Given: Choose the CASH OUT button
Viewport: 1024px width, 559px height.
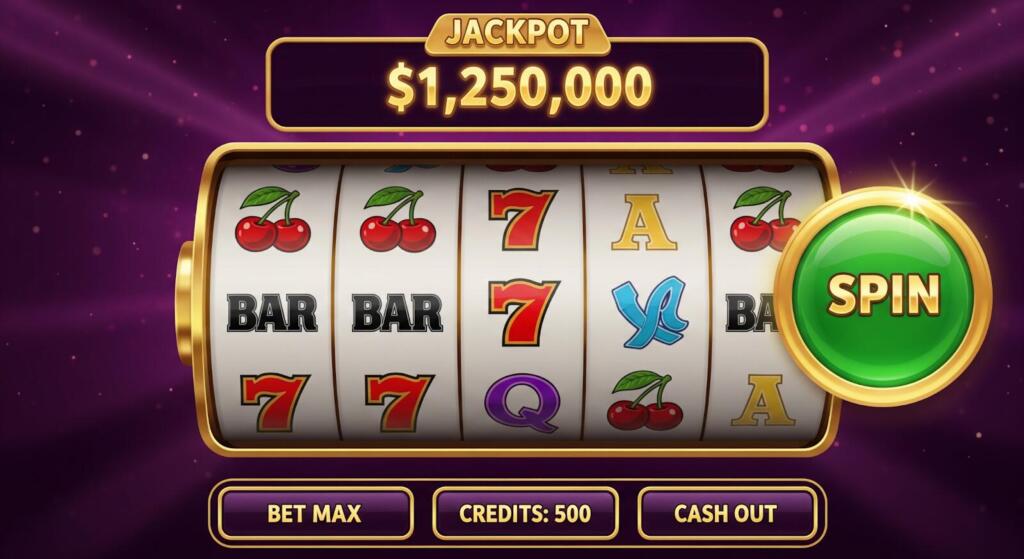Looking at the screenshot, I should (x=726, y=514).
